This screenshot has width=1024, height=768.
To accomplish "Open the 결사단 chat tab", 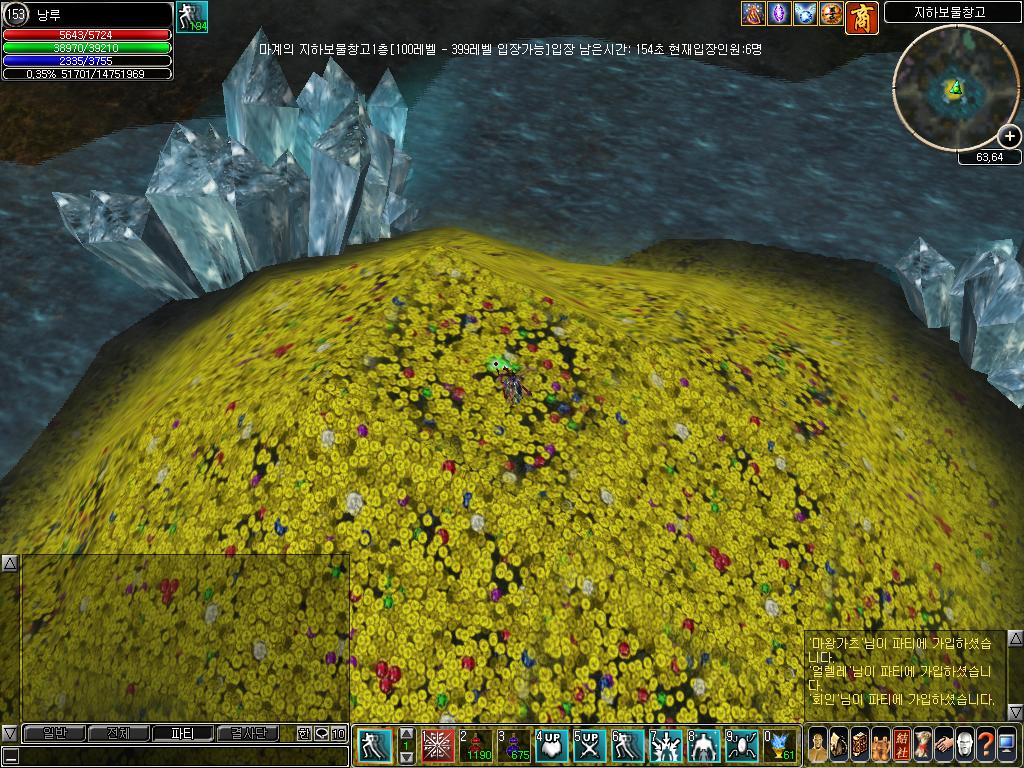I will pyautogui.click(x=248, y=733).
